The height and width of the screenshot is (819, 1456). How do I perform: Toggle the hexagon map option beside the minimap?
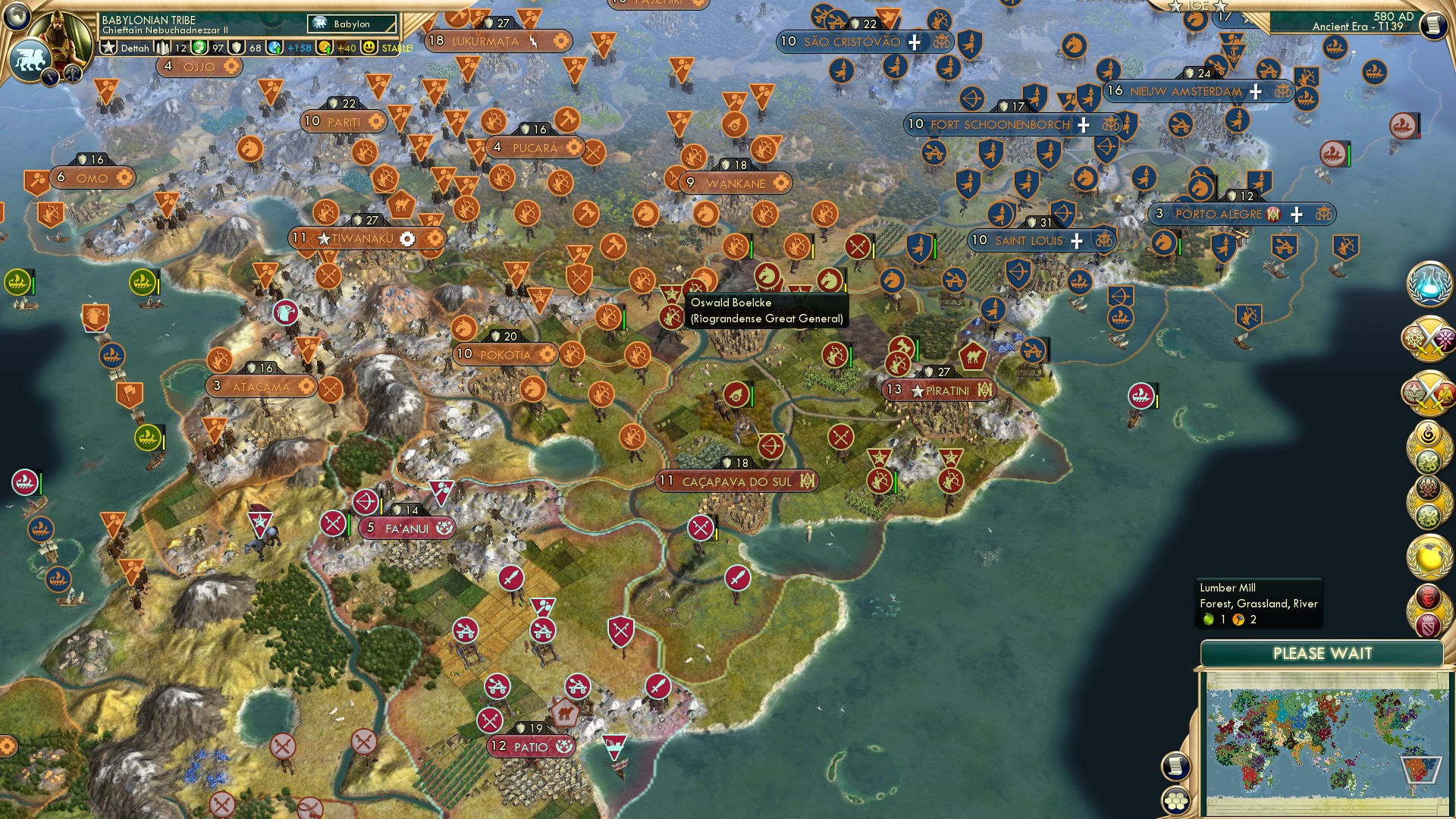(x=1176, y=800)
